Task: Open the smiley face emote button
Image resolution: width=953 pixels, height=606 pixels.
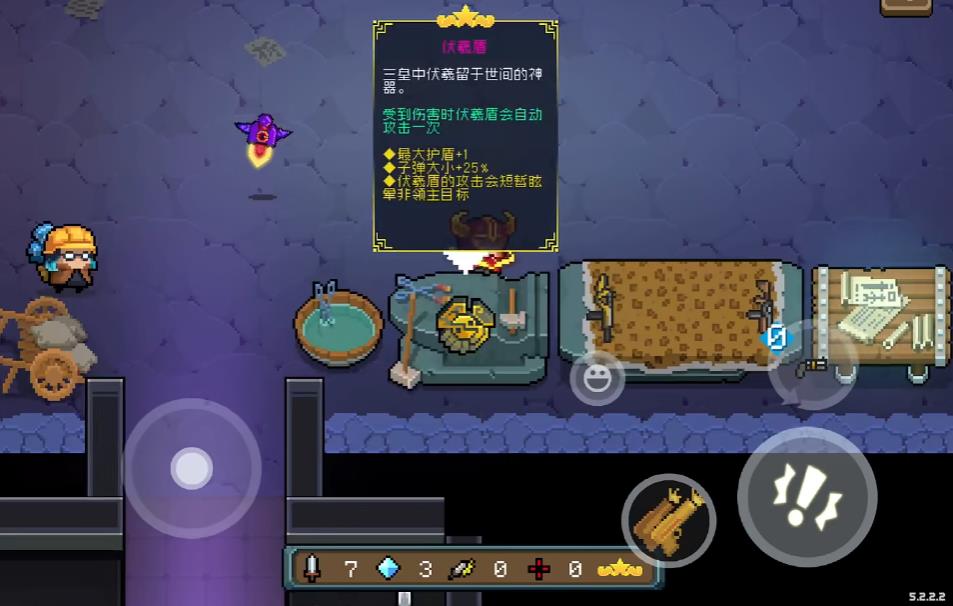Action: 597,378
